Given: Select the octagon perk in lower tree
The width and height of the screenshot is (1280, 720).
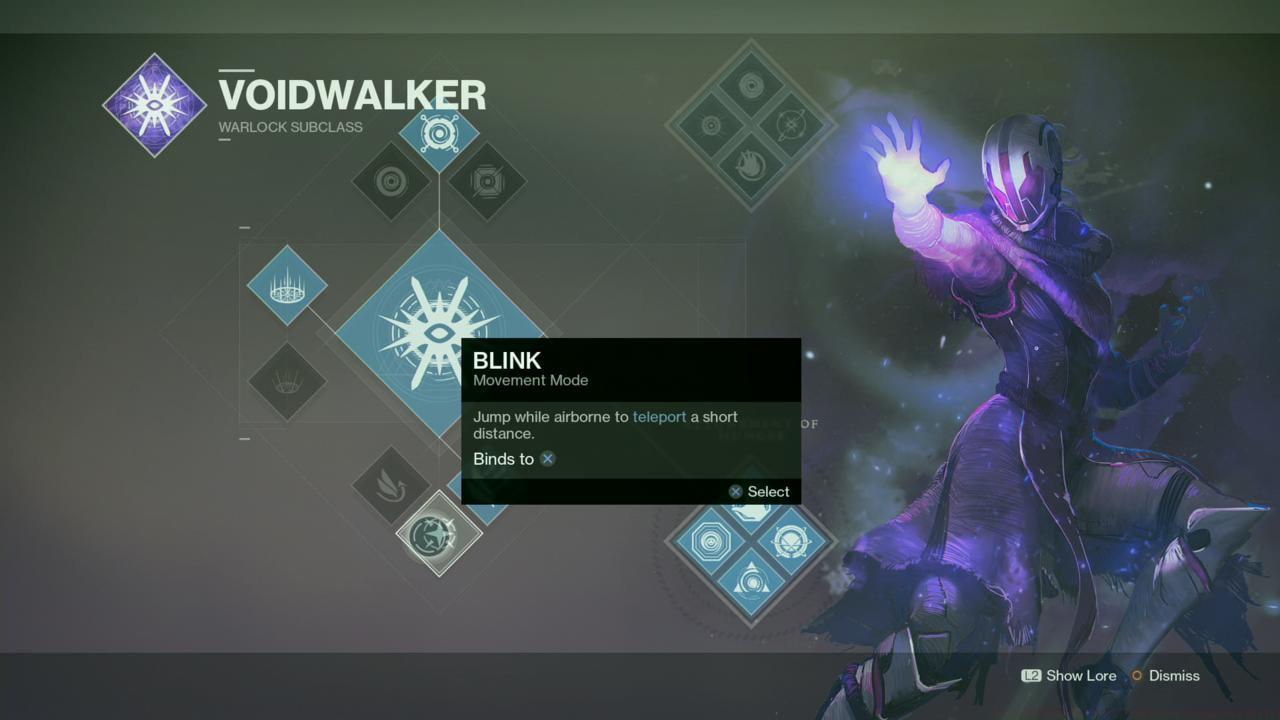Looking at the screenshot, I should tap(710, 541).
